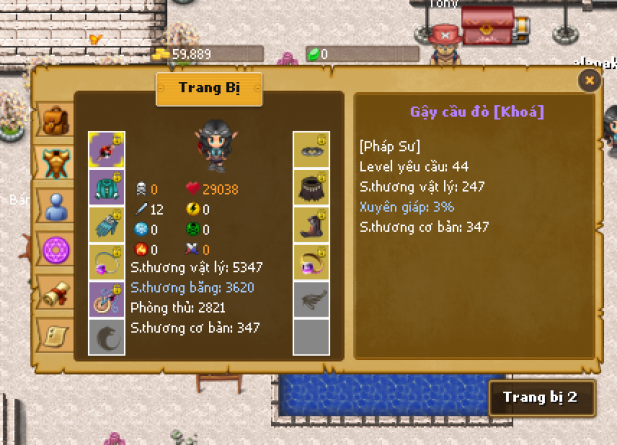Close the equipment window
This screenshot has height=445, width=617.
pos(589,80)
